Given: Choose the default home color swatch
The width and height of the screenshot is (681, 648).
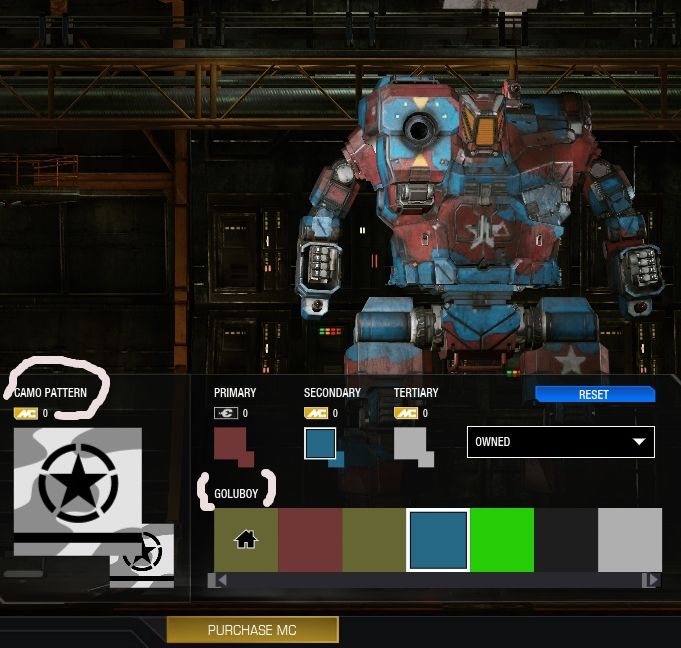Looking at the screenshot, I should (x=246, y=540).
